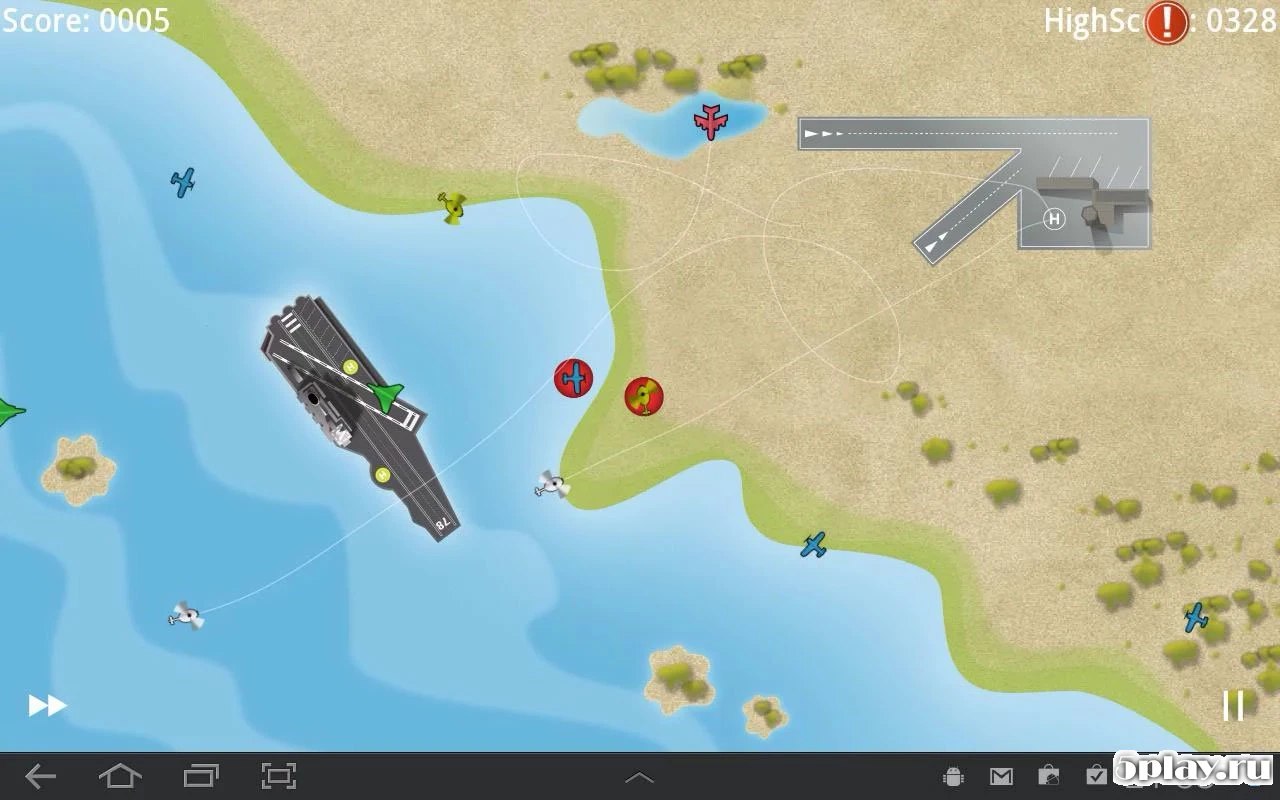Pause the game

tap(1233, 706)
